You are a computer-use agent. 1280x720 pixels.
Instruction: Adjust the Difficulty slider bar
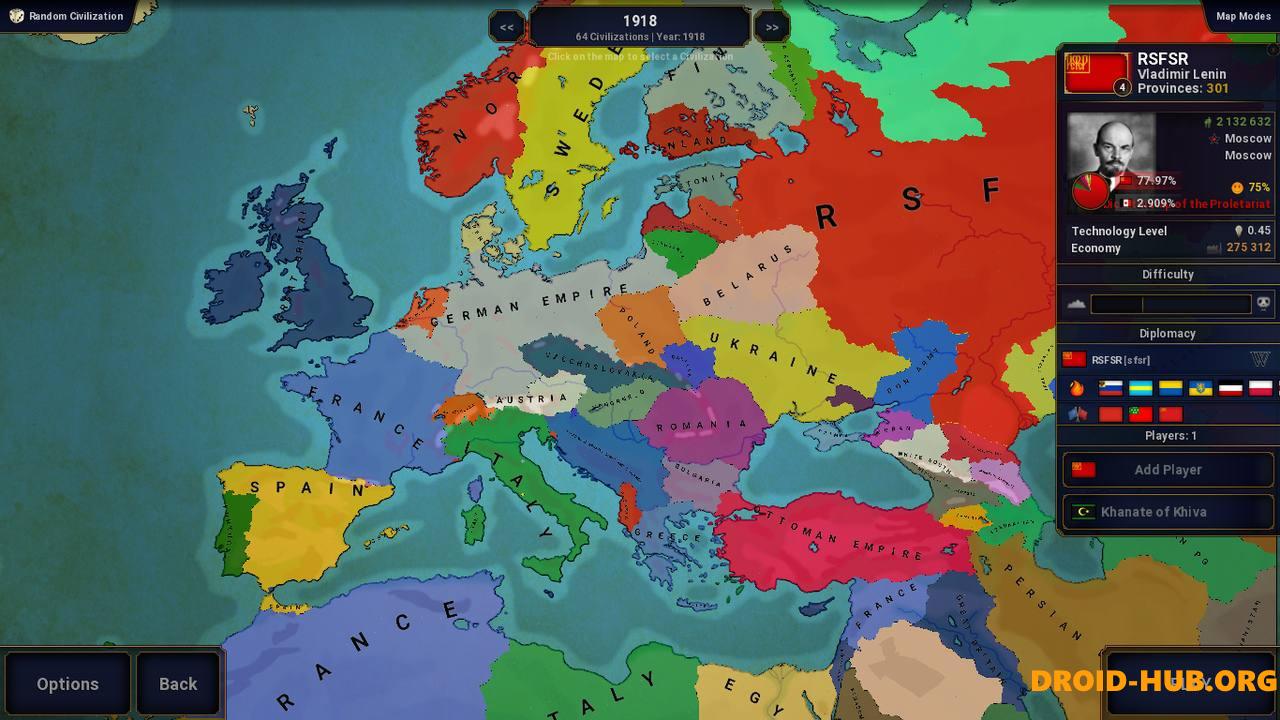[x=1170, y=303]
